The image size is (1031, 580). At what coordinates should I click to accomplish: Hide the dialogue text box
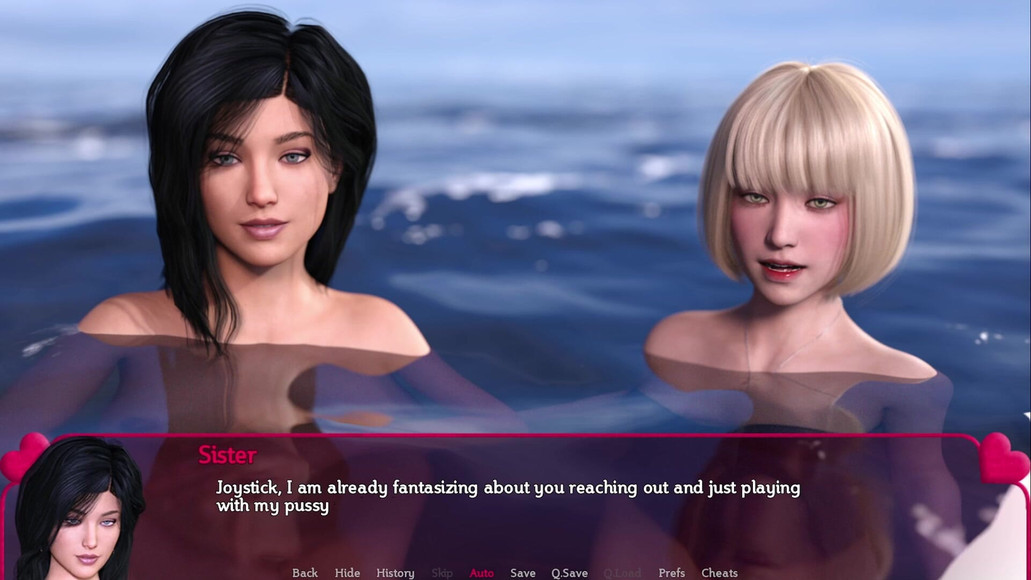[x=347, y=573]
